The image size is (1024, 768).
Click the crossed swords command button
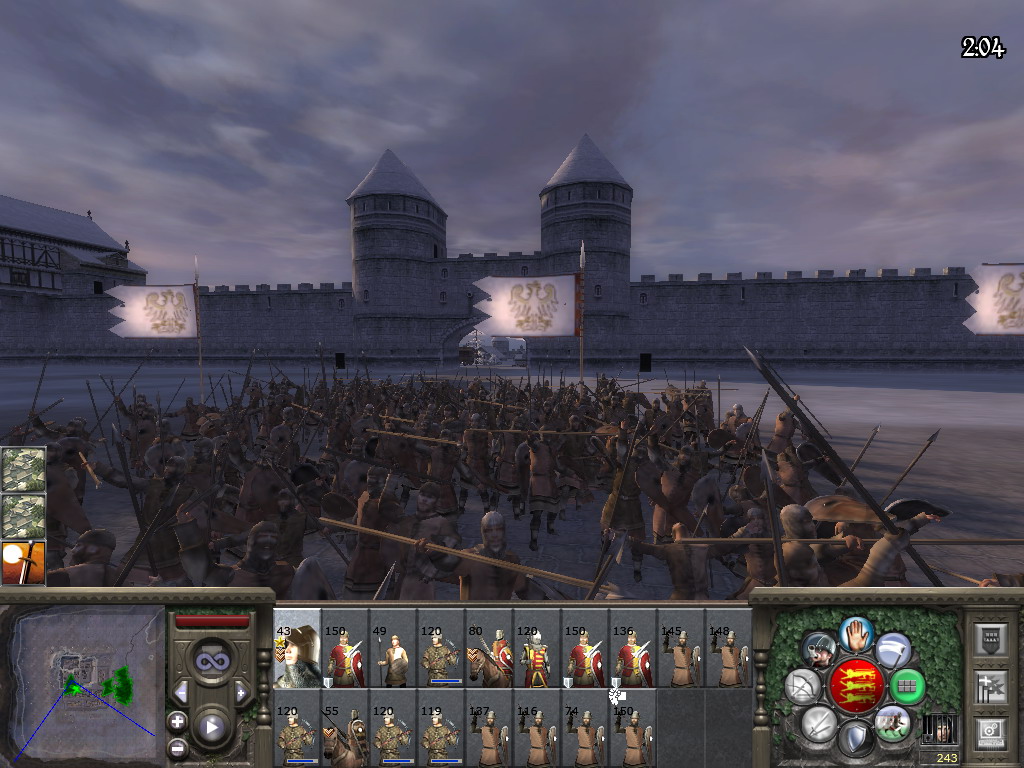tap(819, 723)
